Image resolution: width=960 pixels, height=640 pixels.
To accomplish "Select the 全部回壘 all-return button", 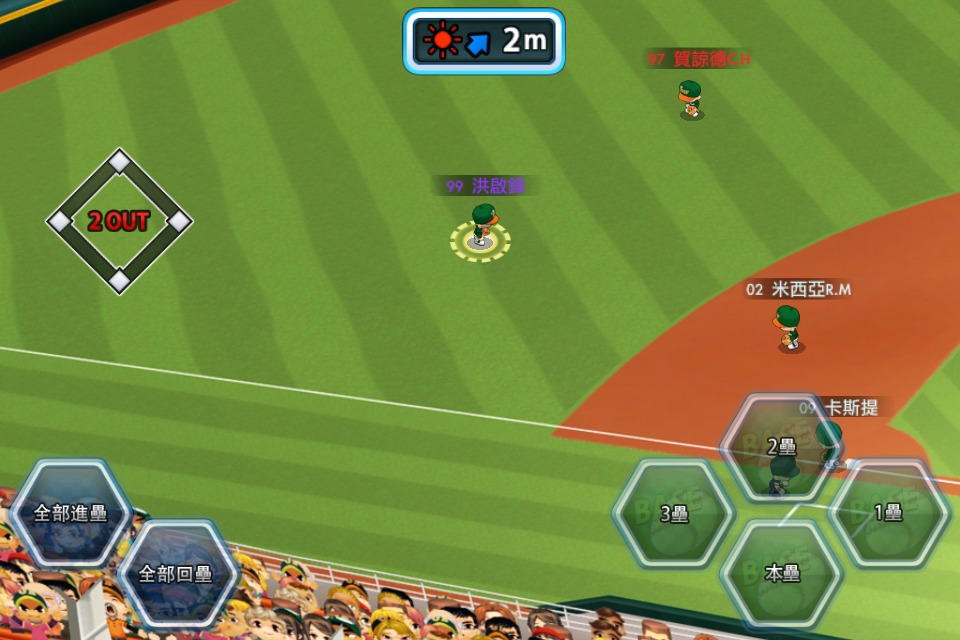I will [176, 574].
